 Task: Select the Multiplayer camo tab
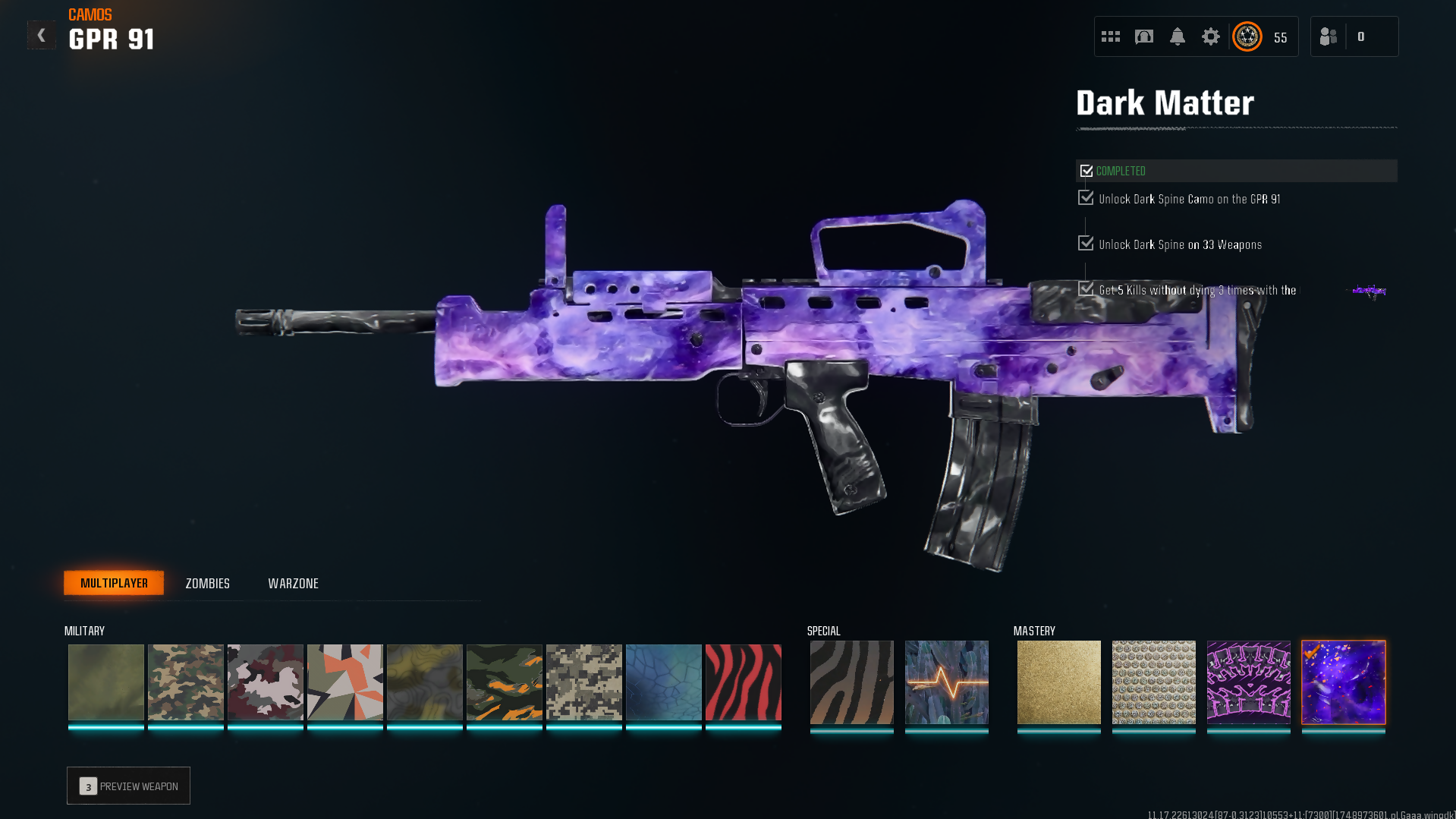pyautogui.click(x=114, y=583)
